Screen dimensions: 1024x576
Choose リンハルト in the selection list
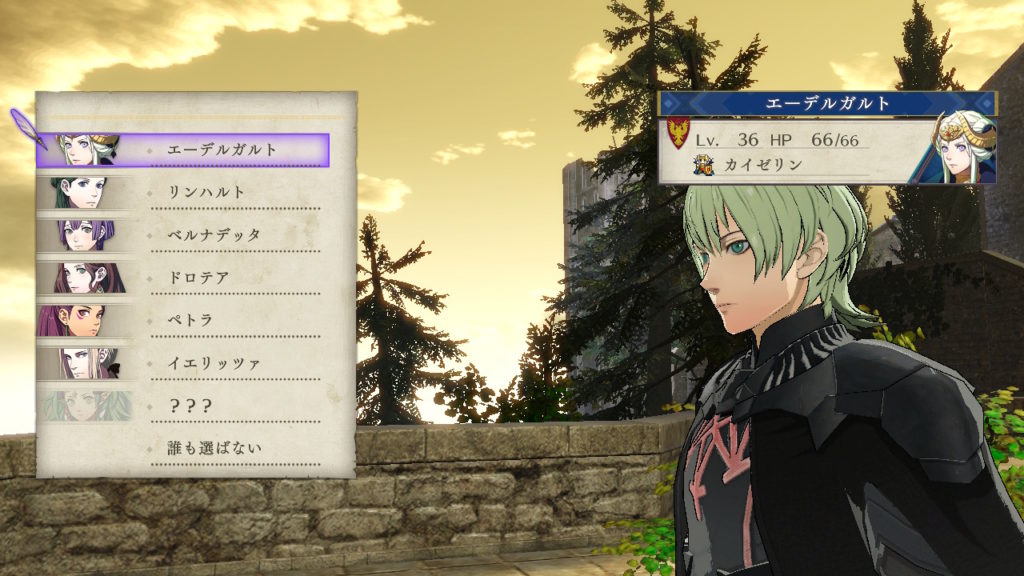coord(206,192)
